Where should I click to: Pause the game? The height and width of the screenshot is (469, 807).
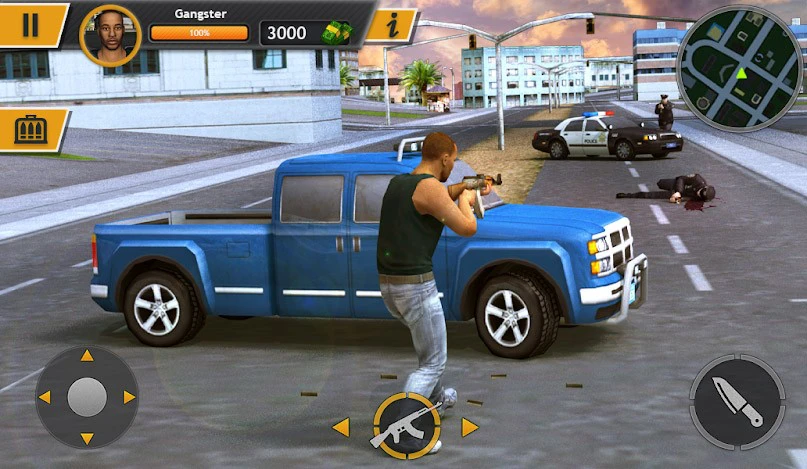pyautogui.click(x=29, y=25)
